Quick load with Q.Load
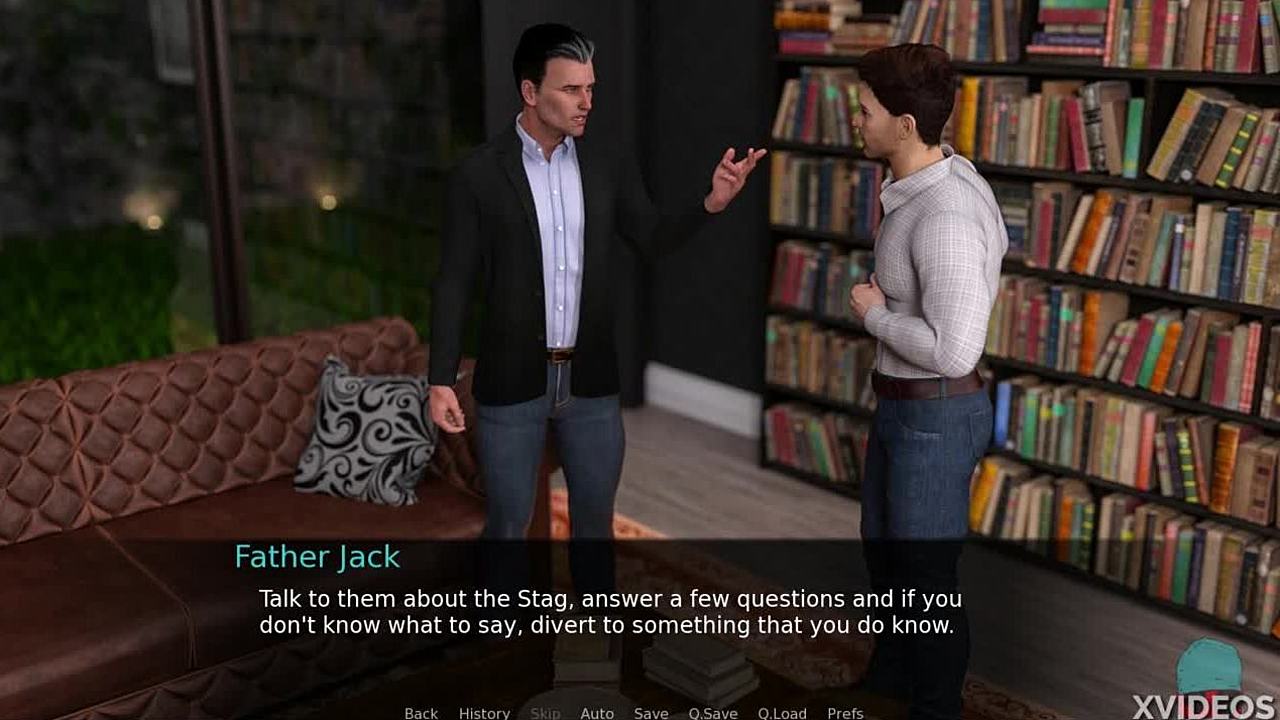The image size is (1280, 720). [782, 712]
